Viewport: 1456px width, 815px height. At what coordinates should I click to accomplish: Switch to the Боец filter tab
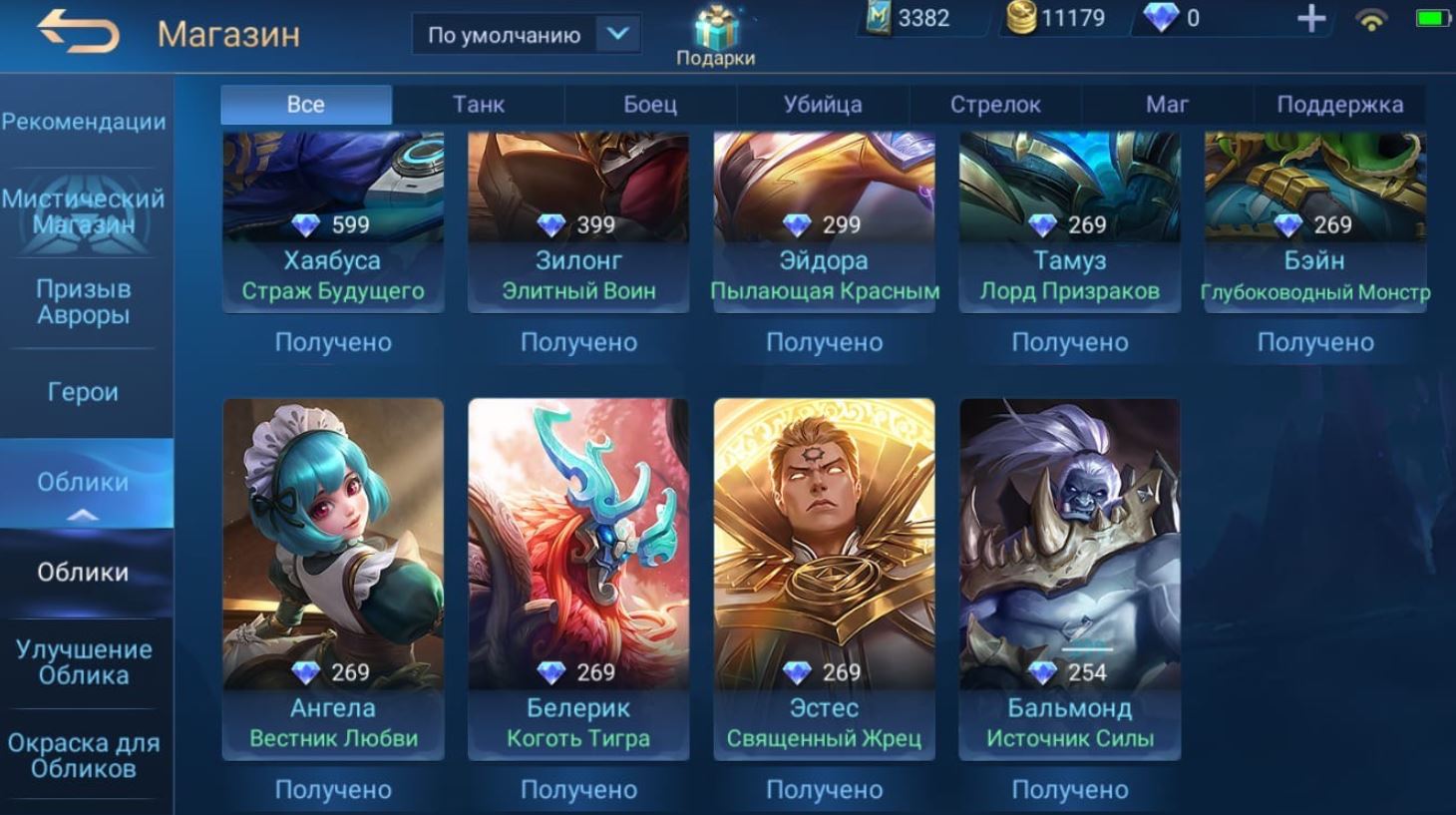(650, 105)
